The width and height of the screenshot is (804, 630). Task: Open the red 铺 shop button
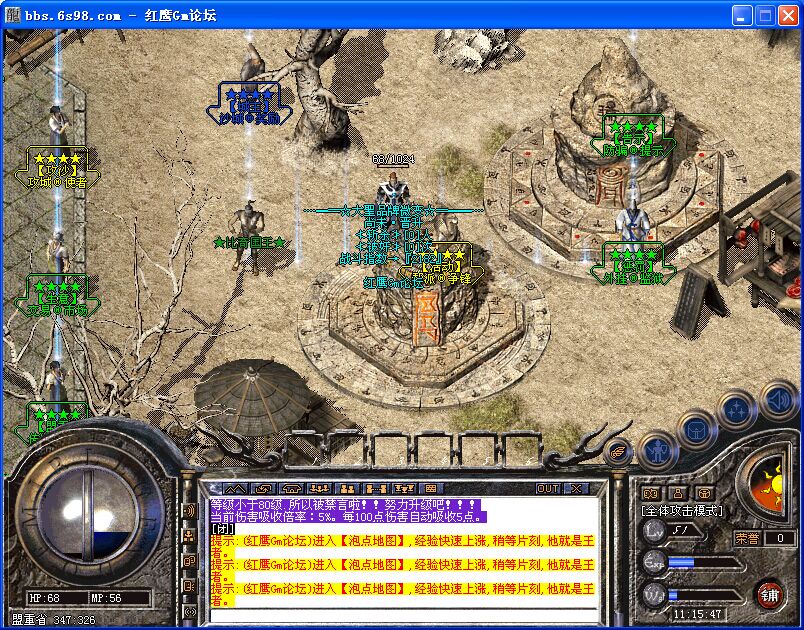[x=768, y=593]
